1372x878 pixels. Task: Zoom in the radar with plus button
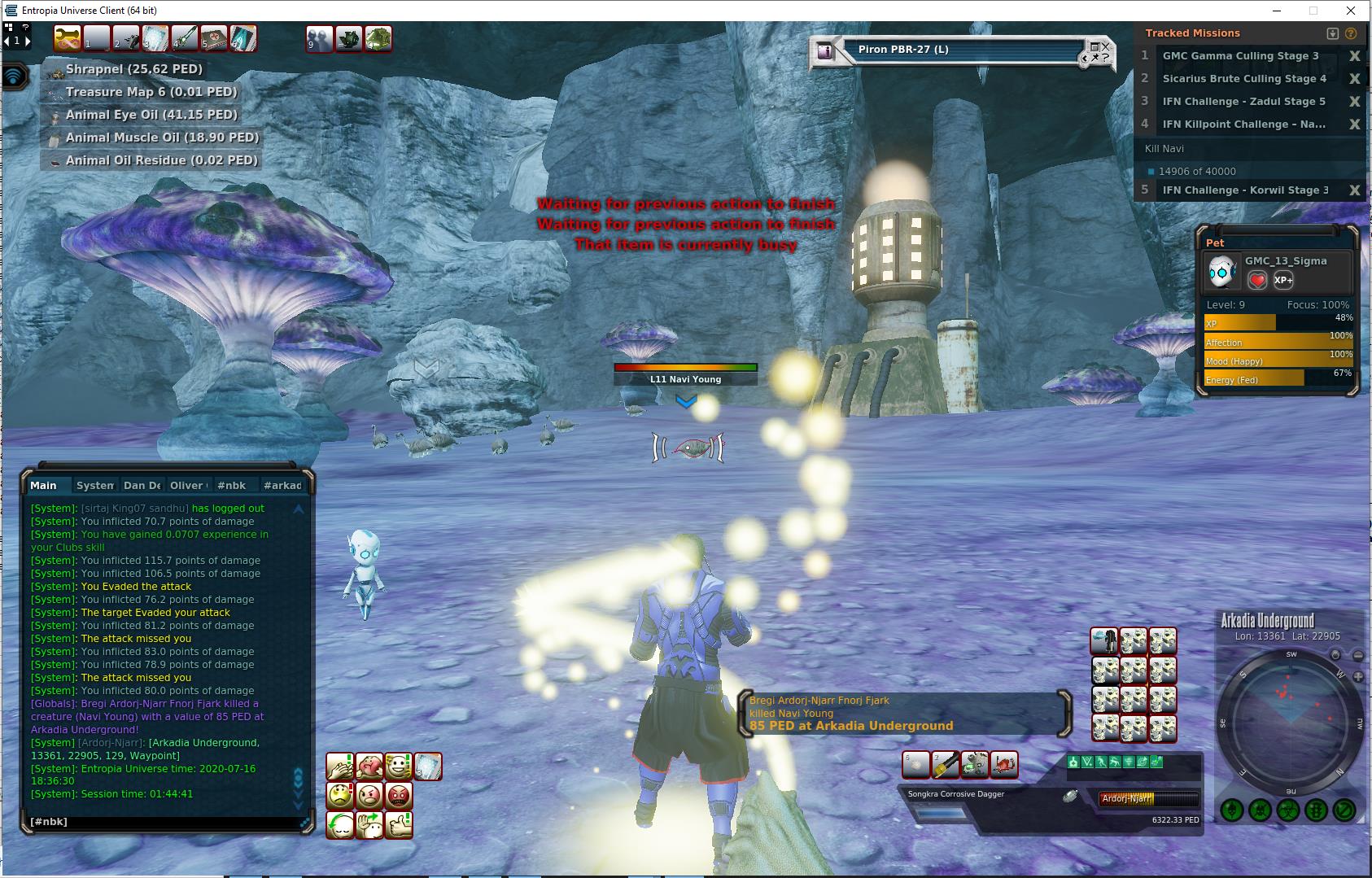point(1357,677)
